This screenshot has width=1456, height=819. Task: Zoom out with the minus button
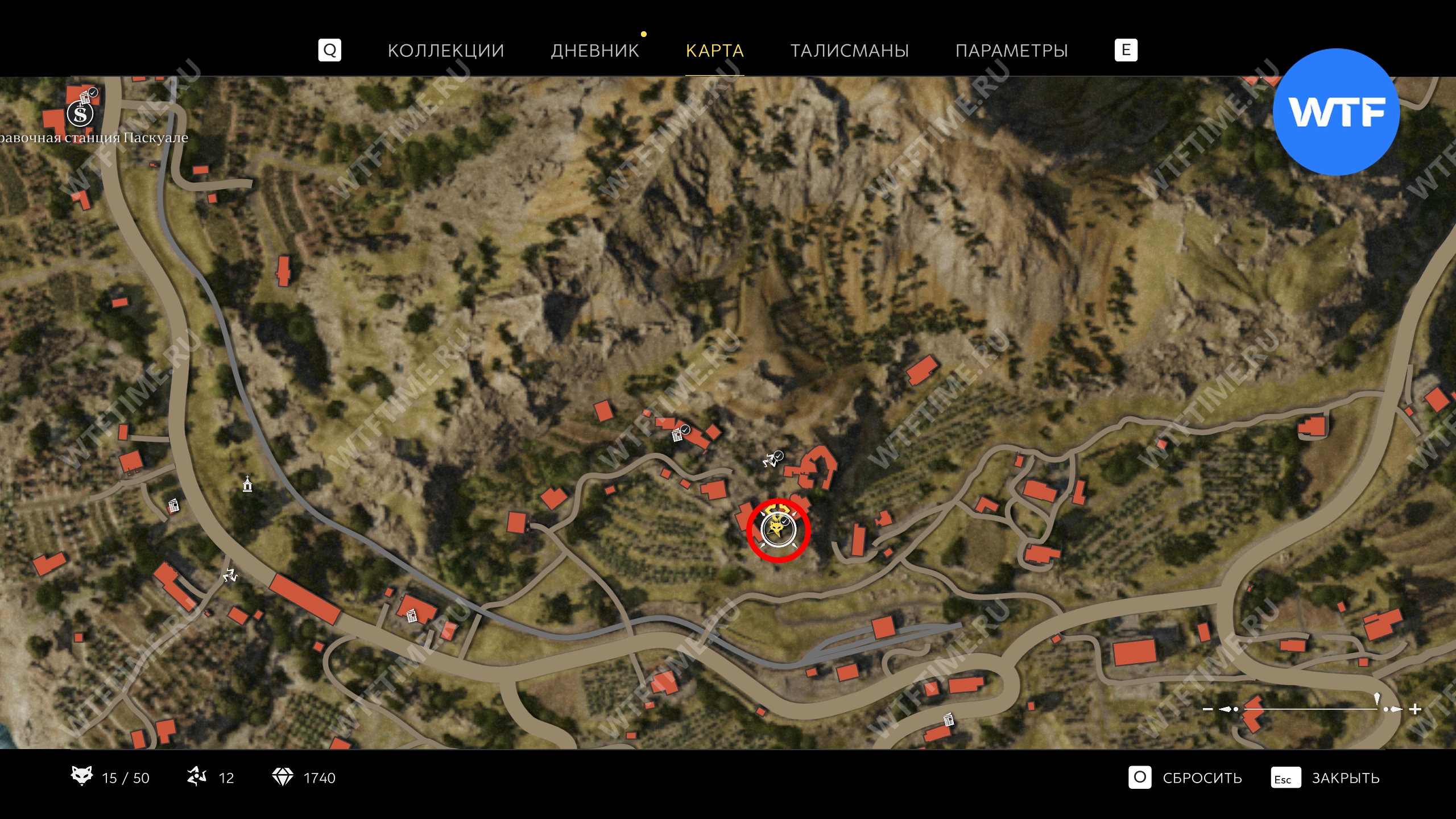point(1208,709)
